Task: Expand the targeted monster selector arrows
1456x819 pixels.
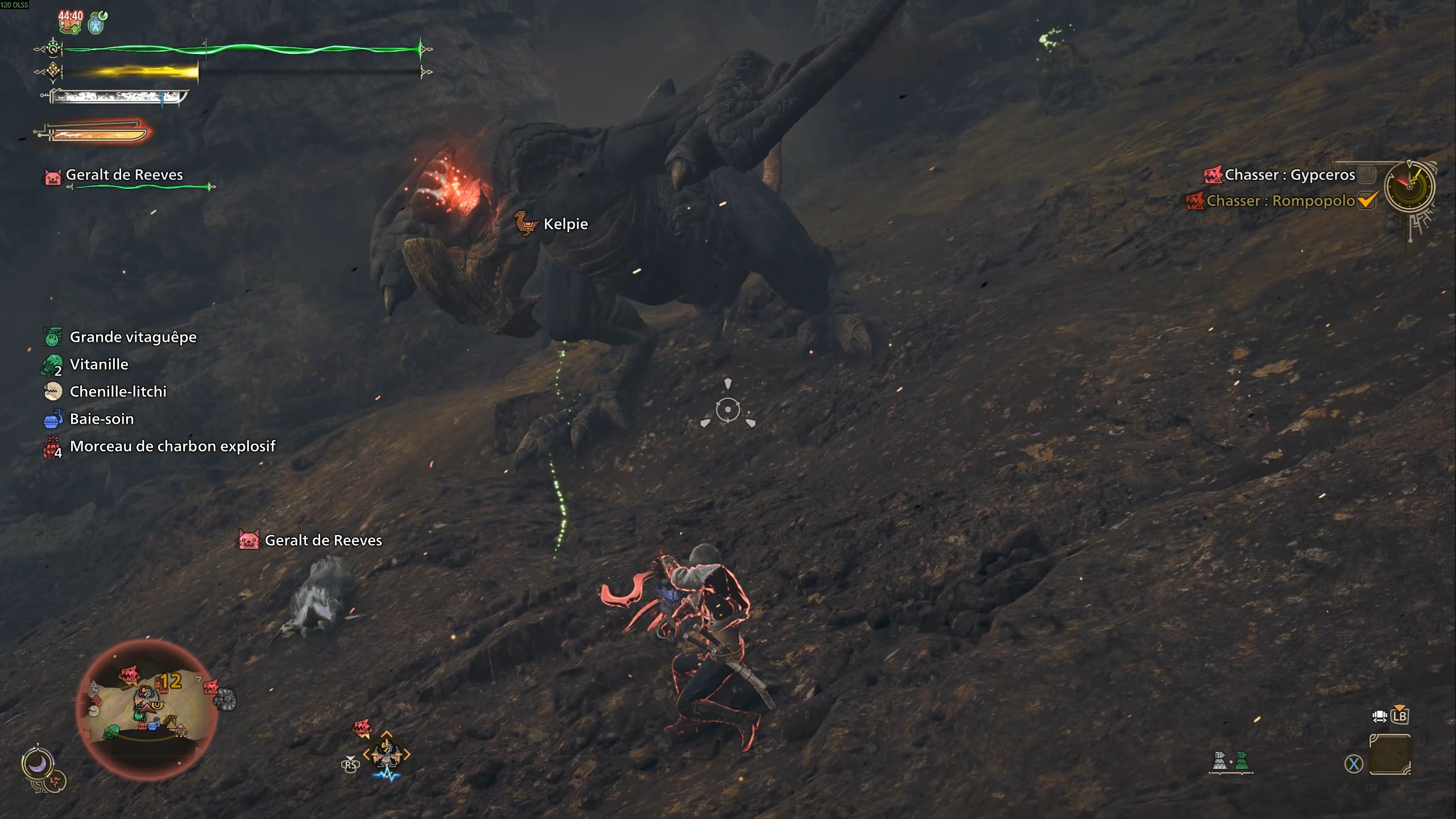Action: tap(387, 754)
